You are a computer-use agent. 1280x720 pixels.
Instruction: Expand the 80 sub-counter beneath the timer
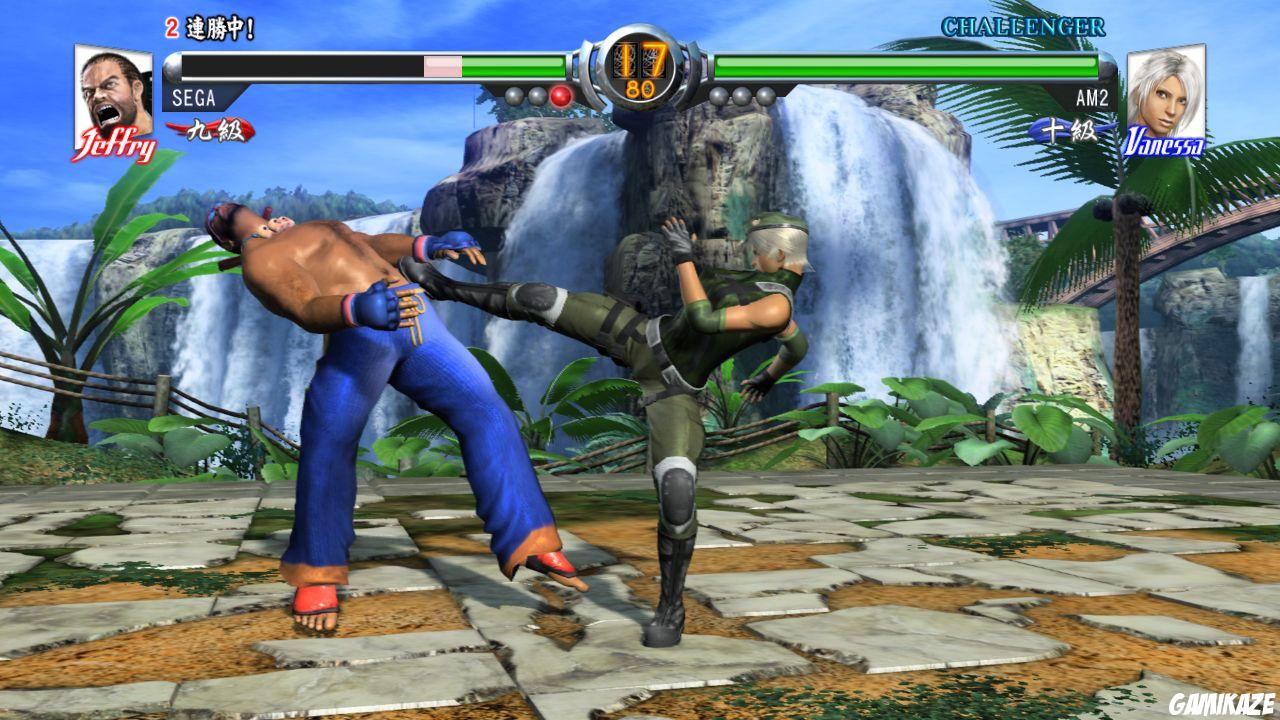[x=640, y=87]
